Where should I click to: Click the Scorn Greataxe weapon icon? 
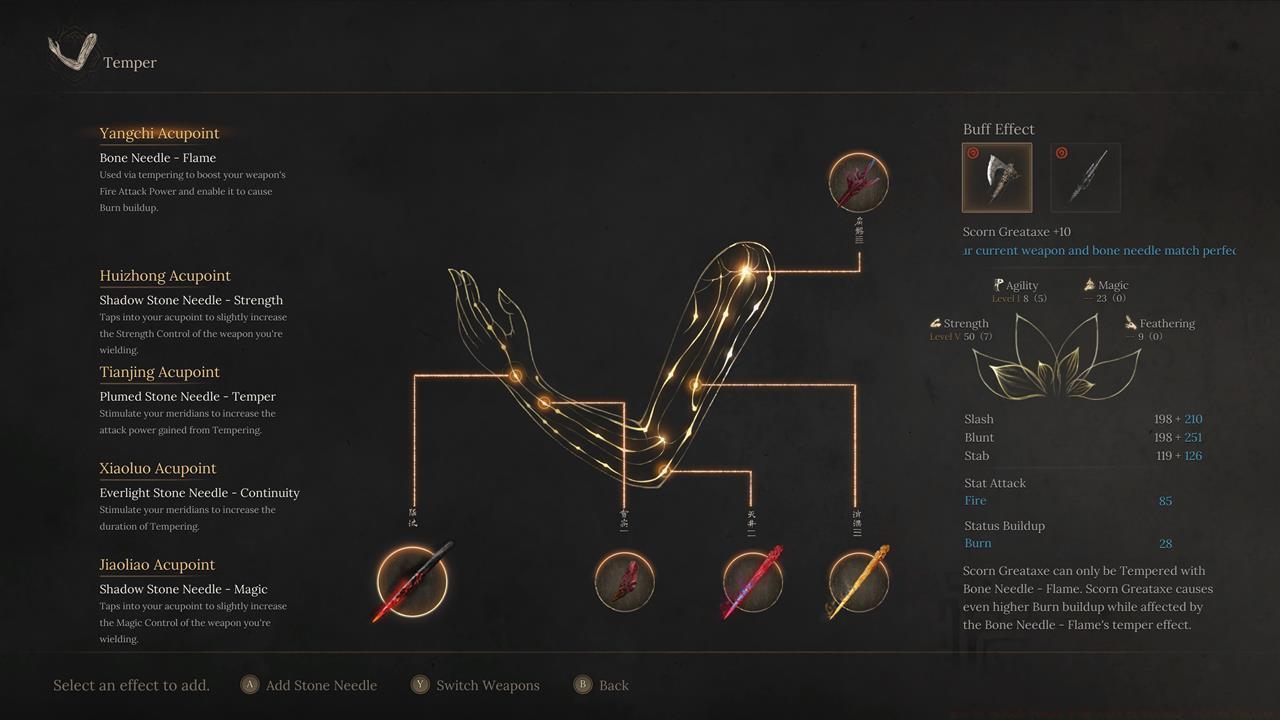point(996,177)
